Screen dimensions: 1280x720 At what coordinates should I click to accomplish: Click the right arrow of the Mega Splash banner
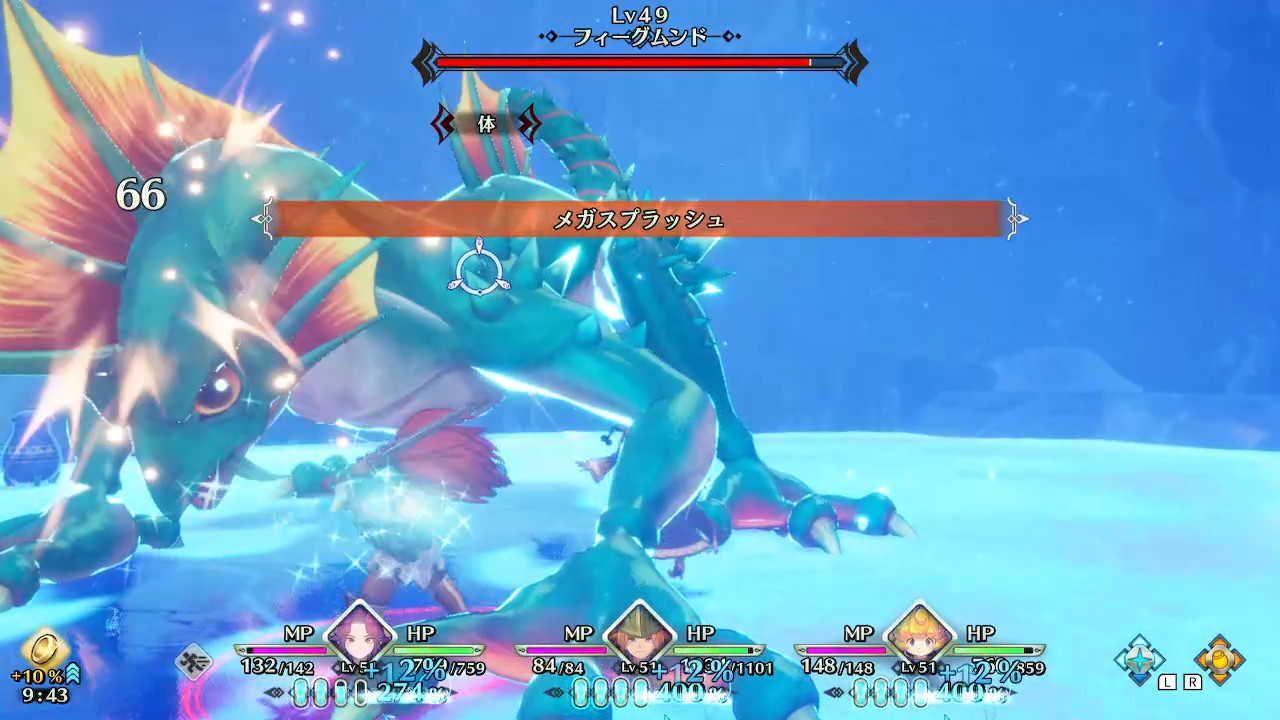(1018, 219)
